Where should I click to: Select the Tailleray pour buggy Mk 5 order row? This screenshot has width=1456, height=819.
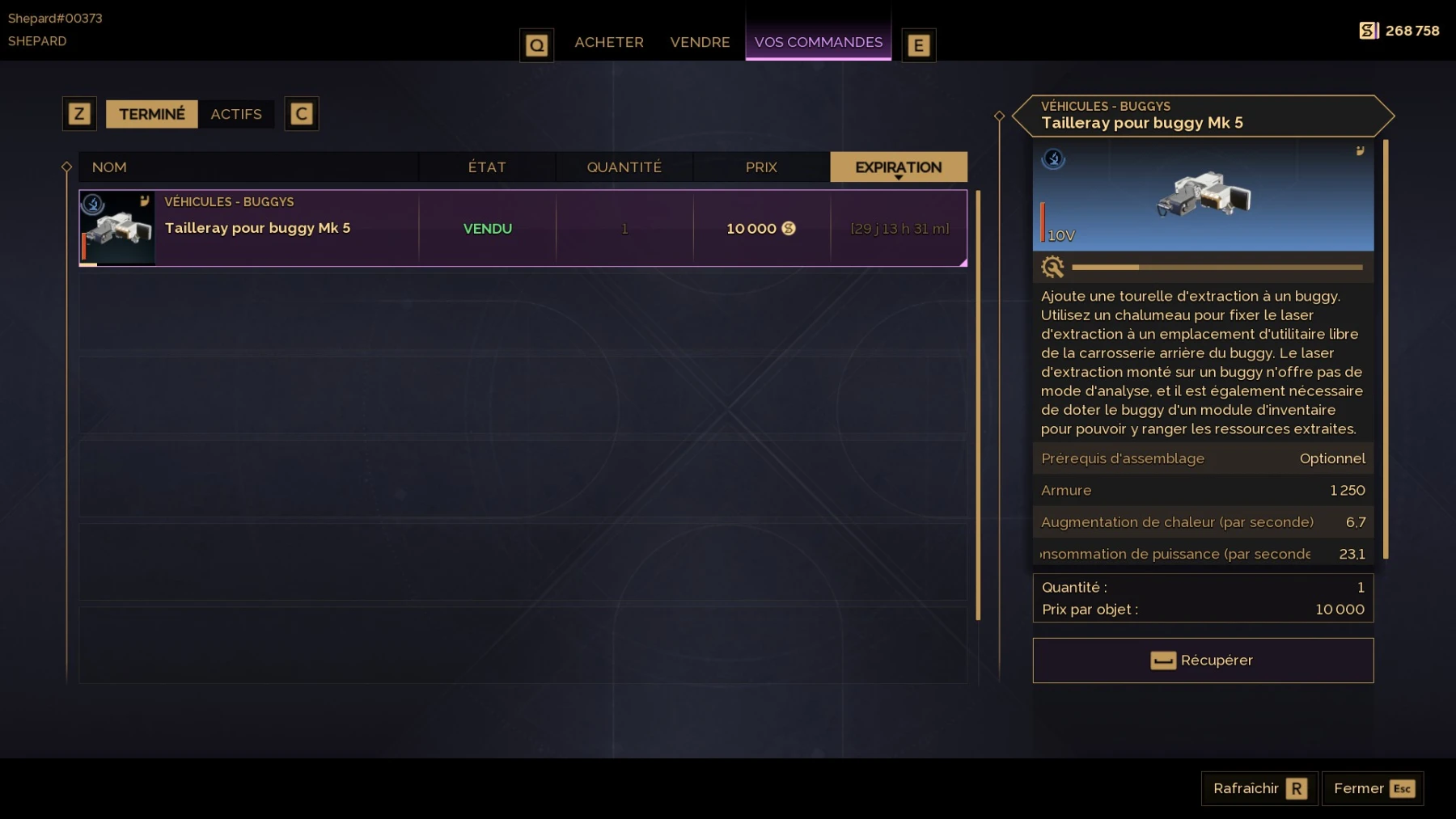click(x=523, y=229)
